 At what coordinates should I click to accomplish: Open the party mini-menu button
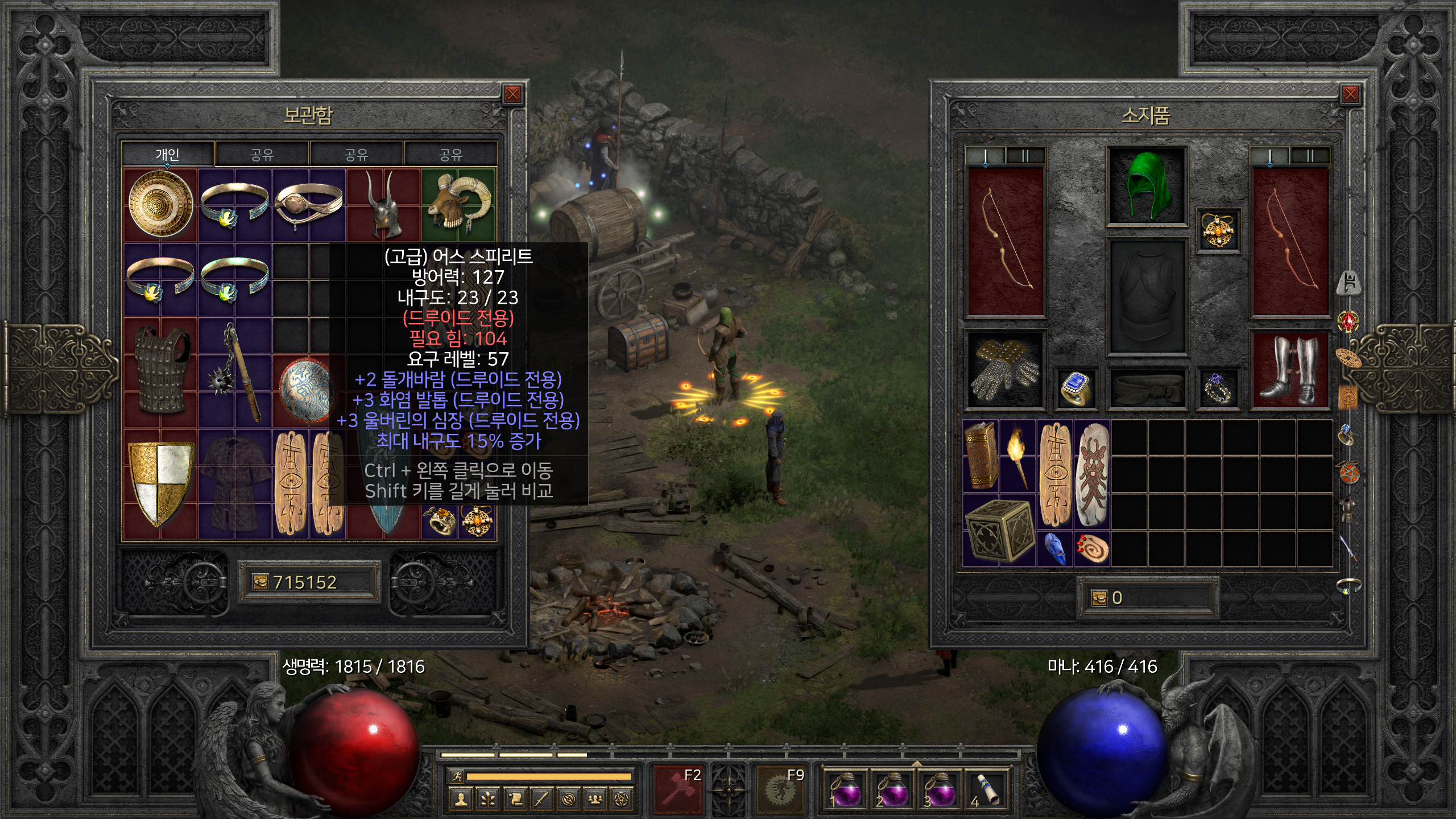595,800
